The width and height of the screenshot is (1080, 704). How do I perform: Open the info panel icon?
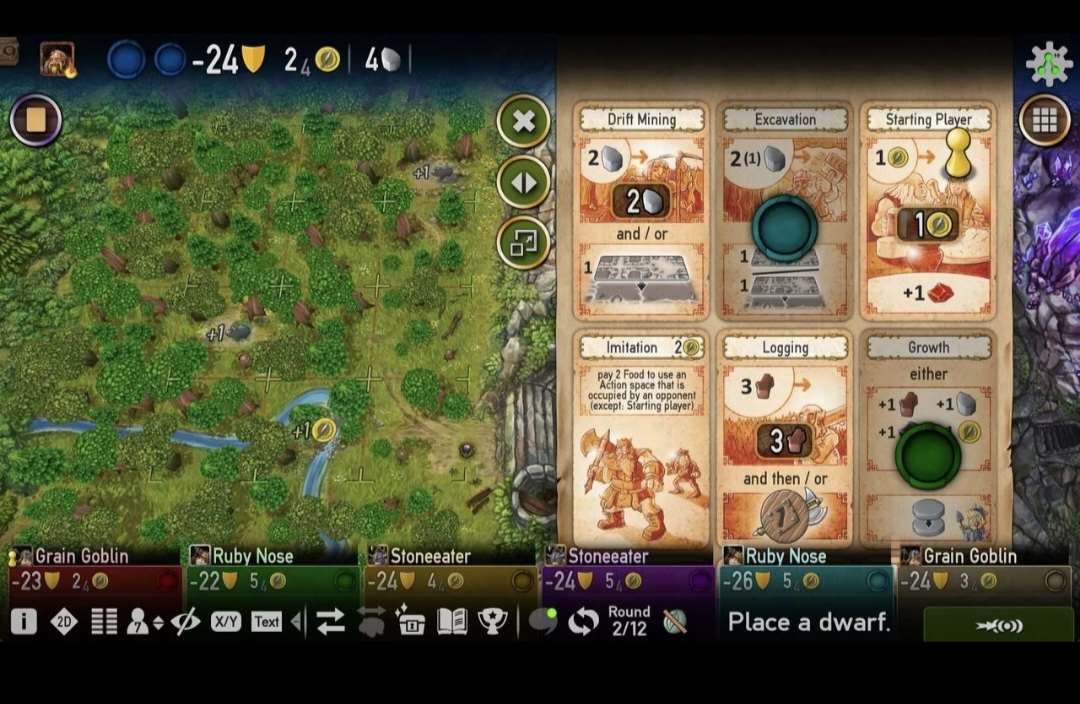(x=24, y=622)
